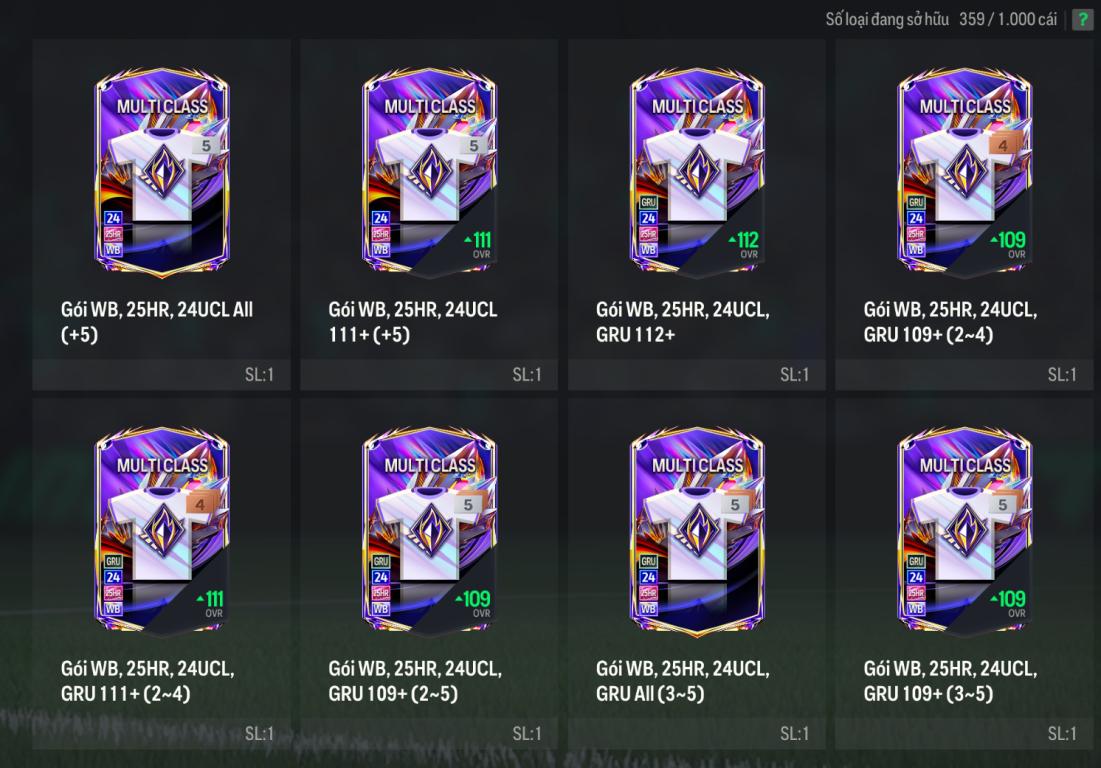Click the green question mark help icon
The image size is (1101, 768).
click(x=1082, y=20)
